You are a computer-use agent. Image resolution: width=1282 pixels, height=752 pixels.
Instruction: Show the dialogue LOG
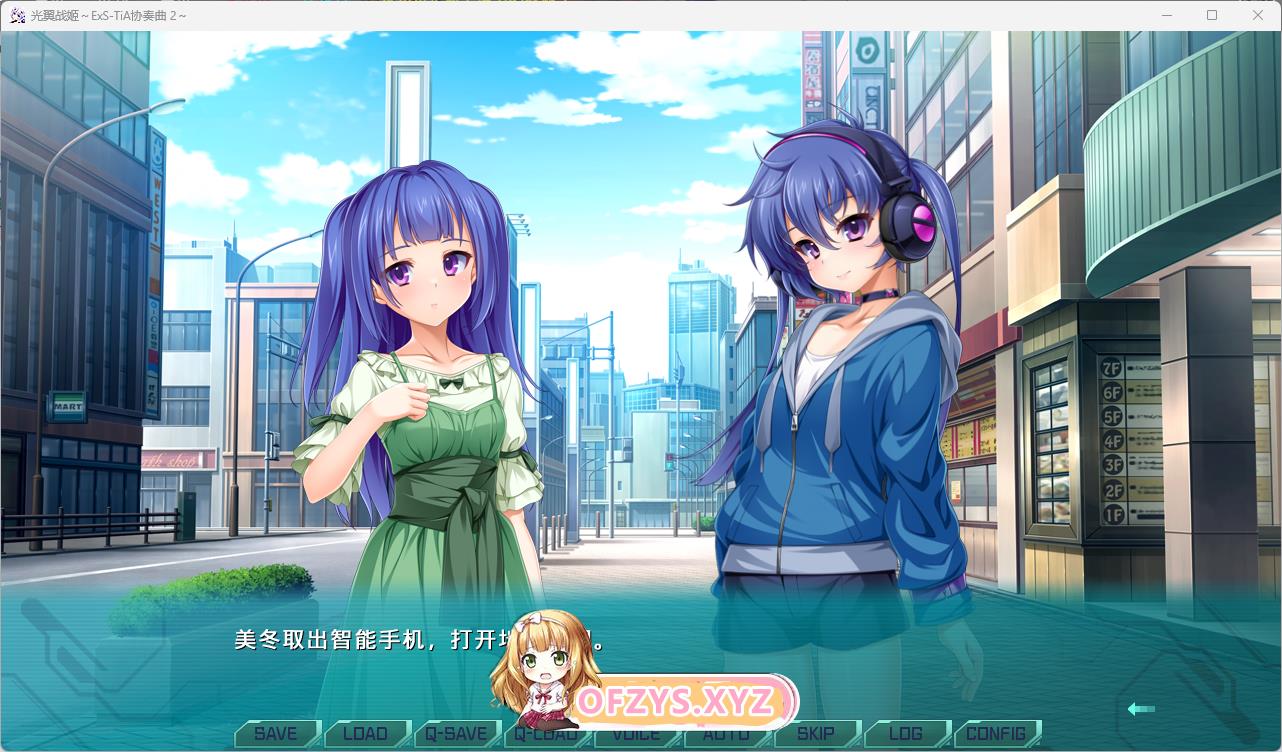coord(906,734)
